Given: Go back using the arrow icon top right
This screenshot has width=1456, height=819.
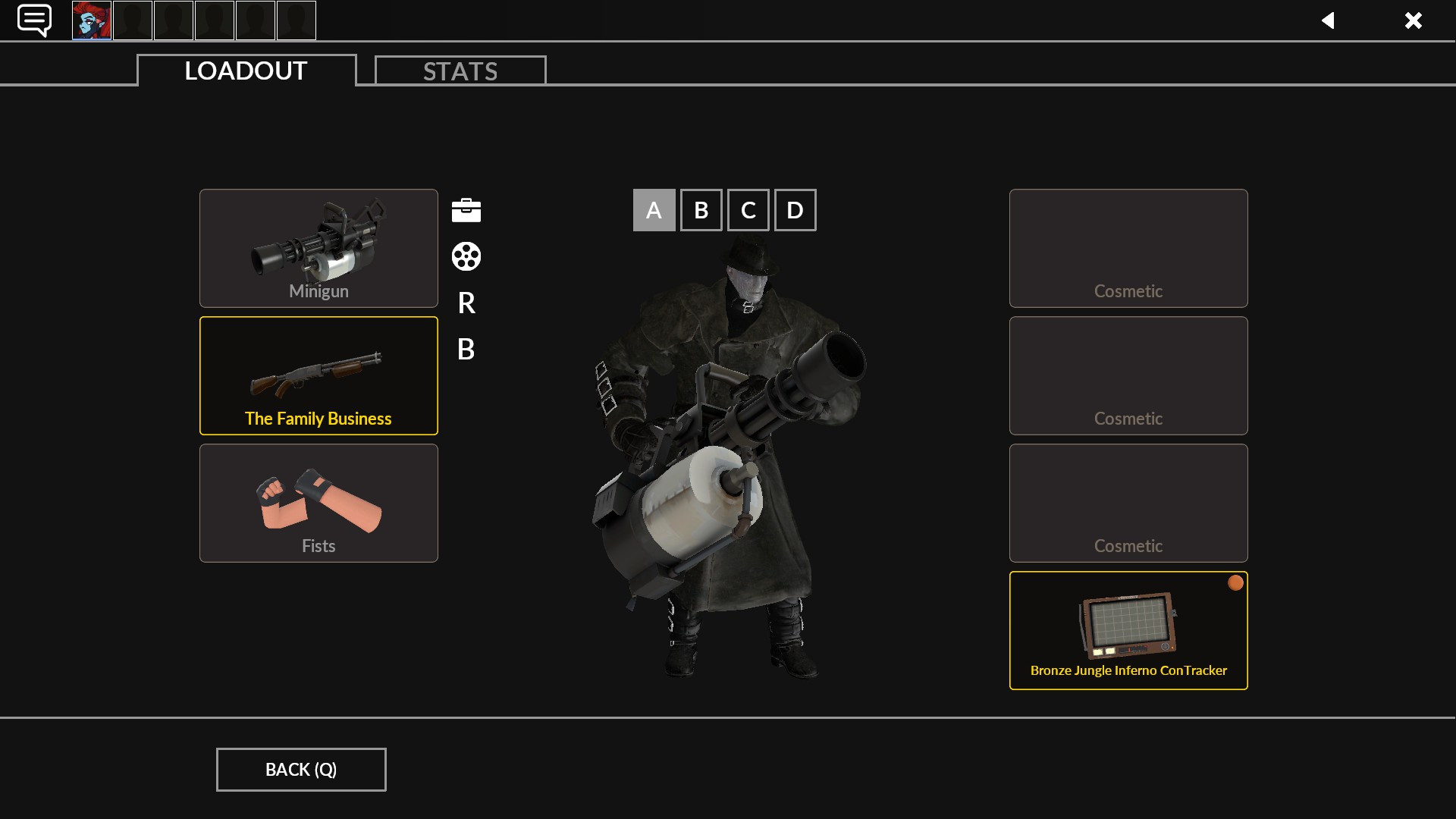Looking at the screenshot, I should pos(1329,20).
